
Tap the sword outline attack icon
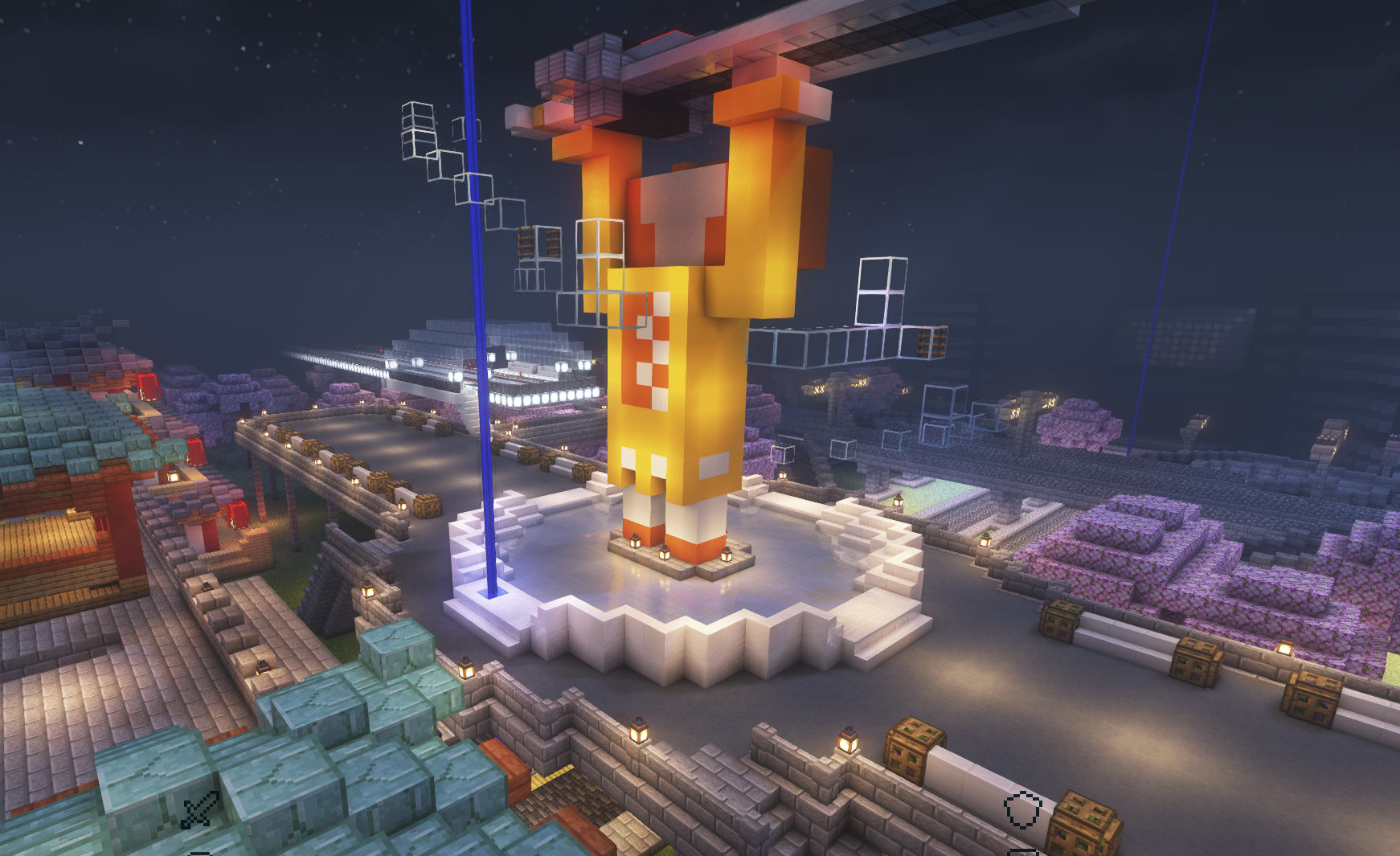(x=199, y=809)
